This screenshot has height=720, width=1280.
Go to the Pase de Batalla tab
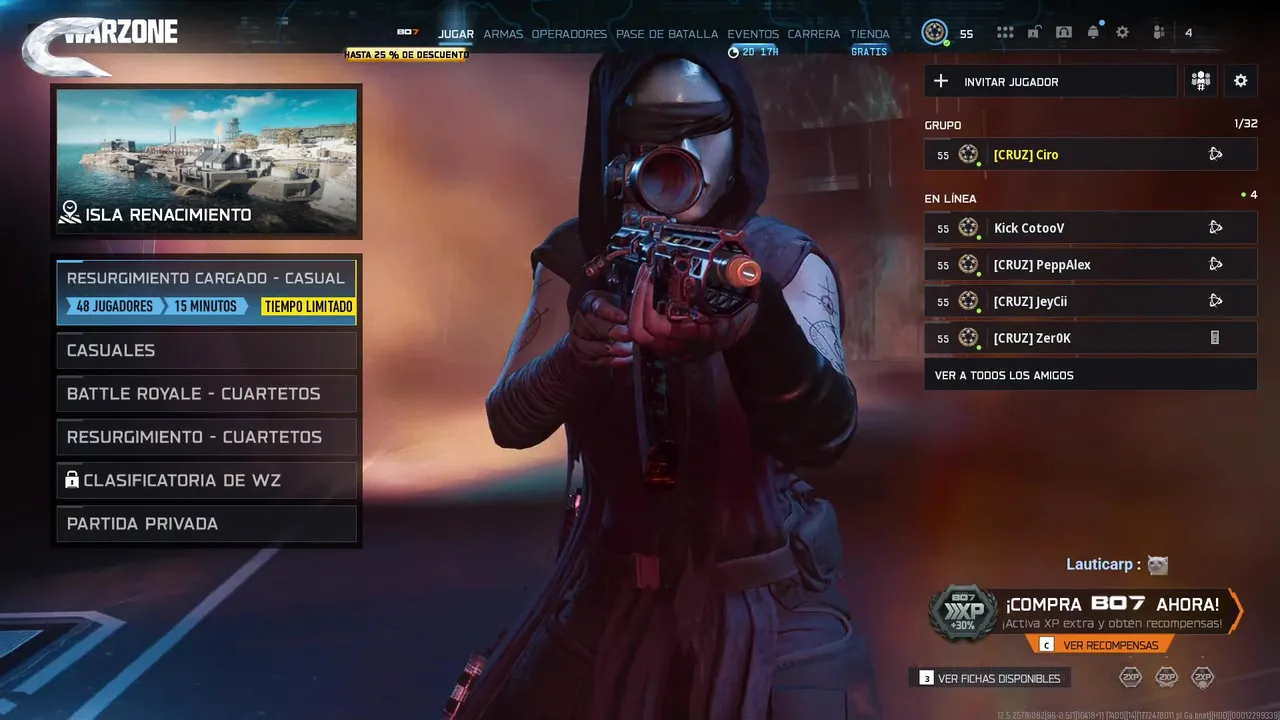pos(667,34)
